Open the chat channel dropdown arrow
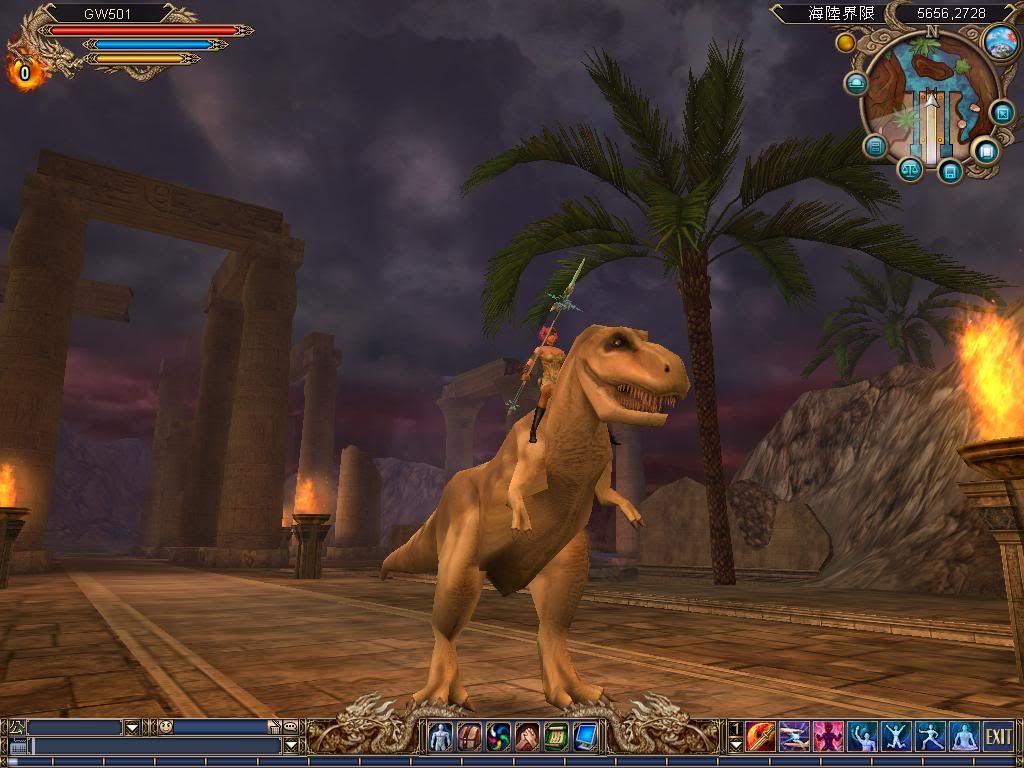 pos(131,727)
